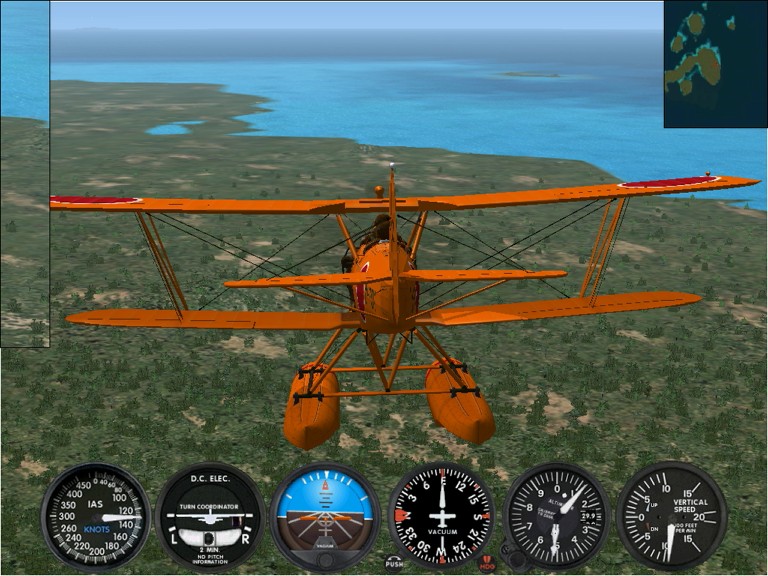The width and height of the screenshot is (768, 576).
Task: Select the D.C. Elec turn coordinator gauge
Action: [x=210, y=516]
